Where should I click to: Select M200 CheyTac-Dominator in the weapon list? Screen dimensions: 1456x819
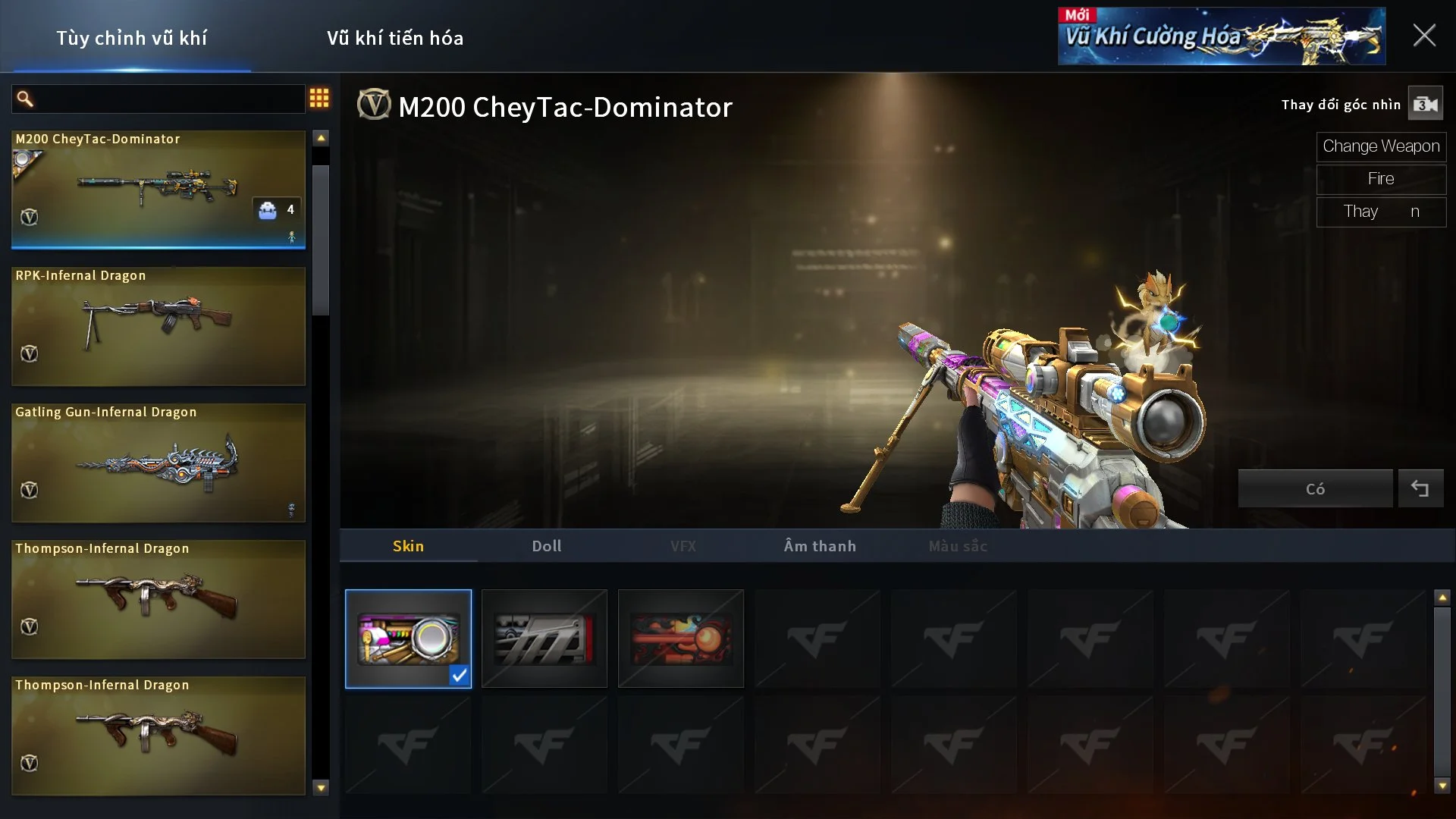[x=158, y=190]
